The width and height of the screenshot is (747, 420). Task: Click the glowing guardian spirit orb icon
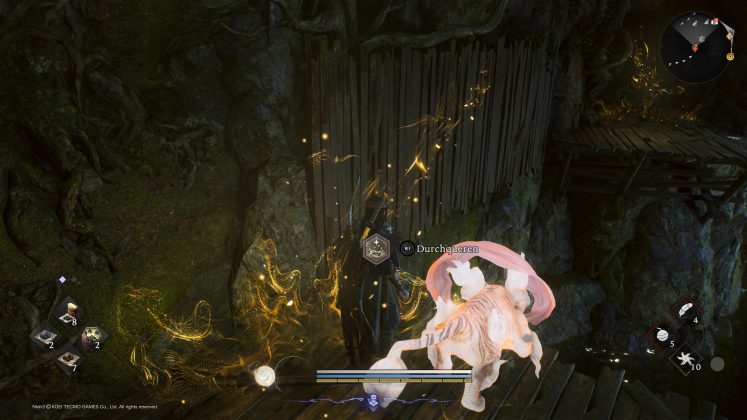click(264, 375)
